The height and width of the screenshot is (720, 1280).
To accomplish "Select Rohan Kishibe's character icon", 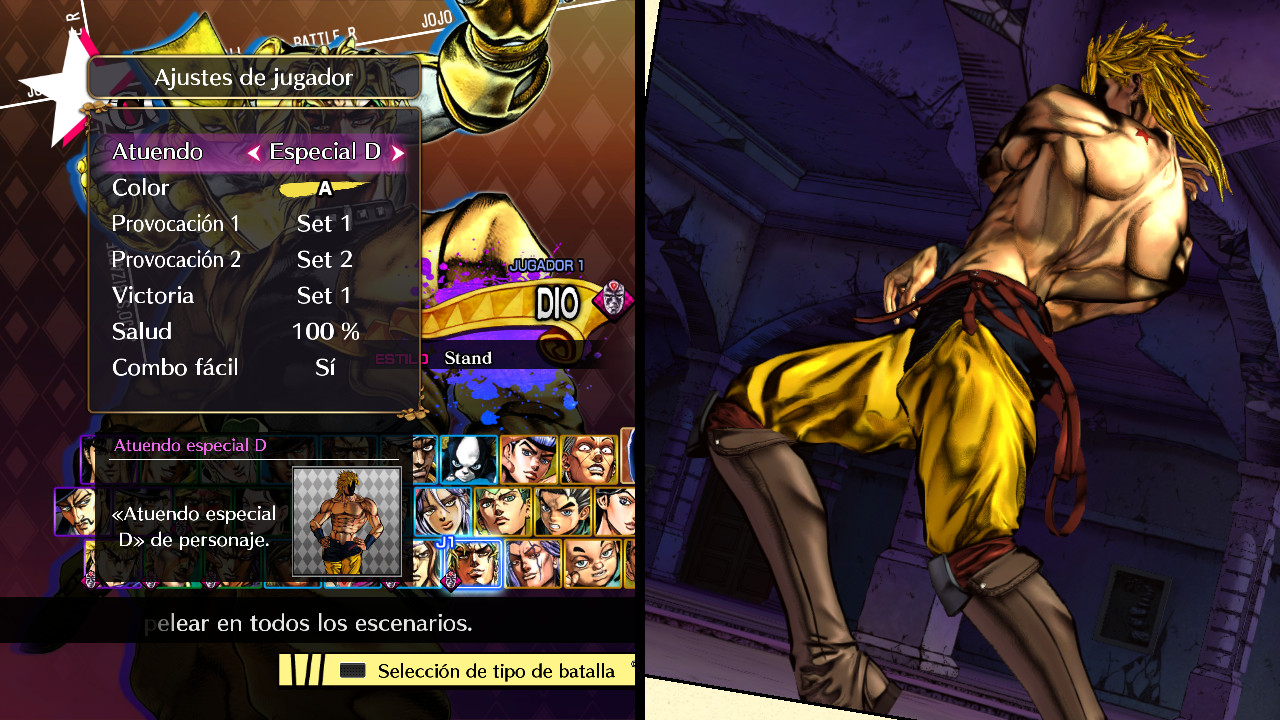I will (x=501, y=512).
